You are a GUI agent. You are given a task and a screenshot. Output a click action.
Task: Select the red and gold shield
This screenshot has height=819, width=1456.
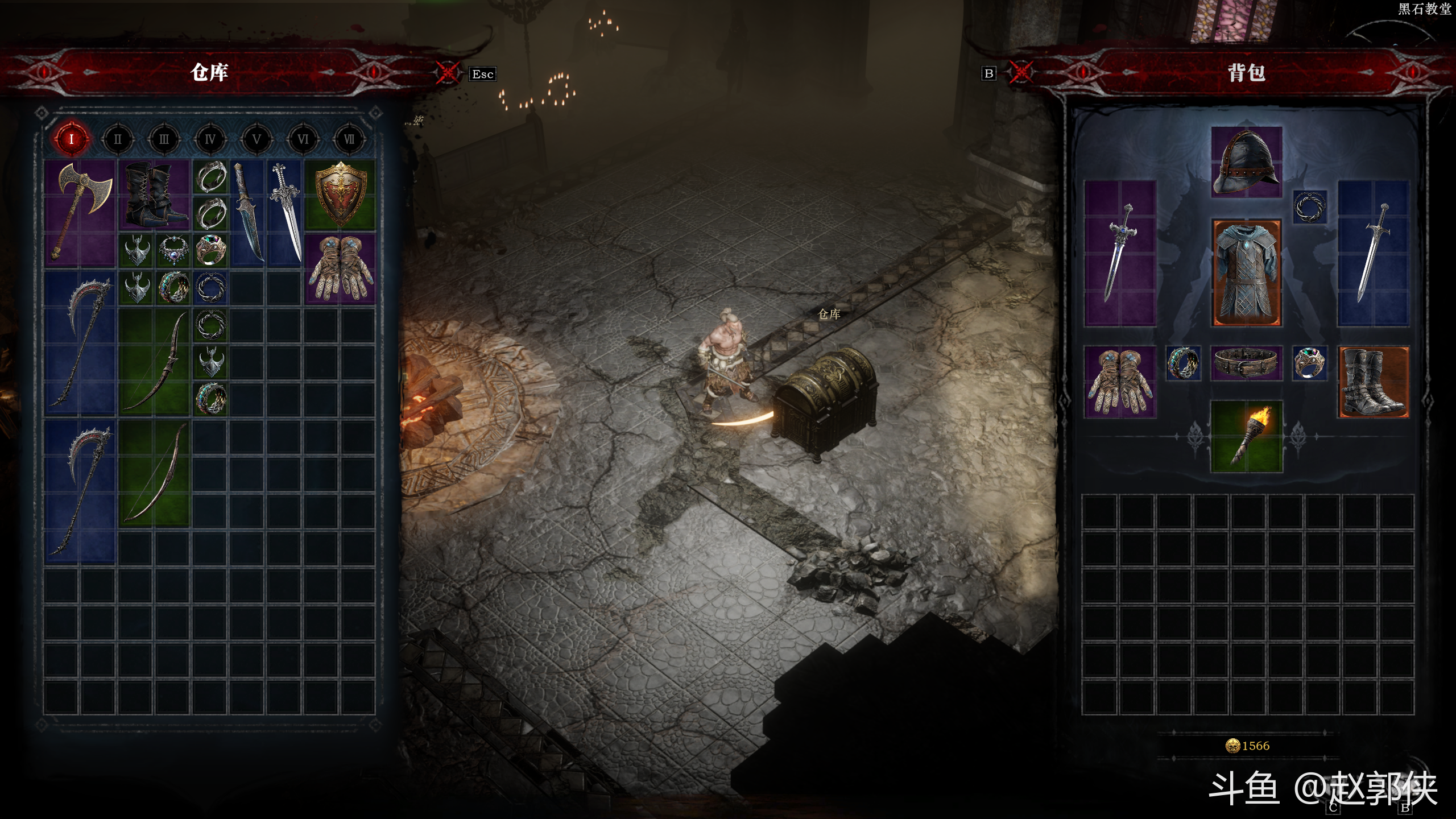coord(340,194)
